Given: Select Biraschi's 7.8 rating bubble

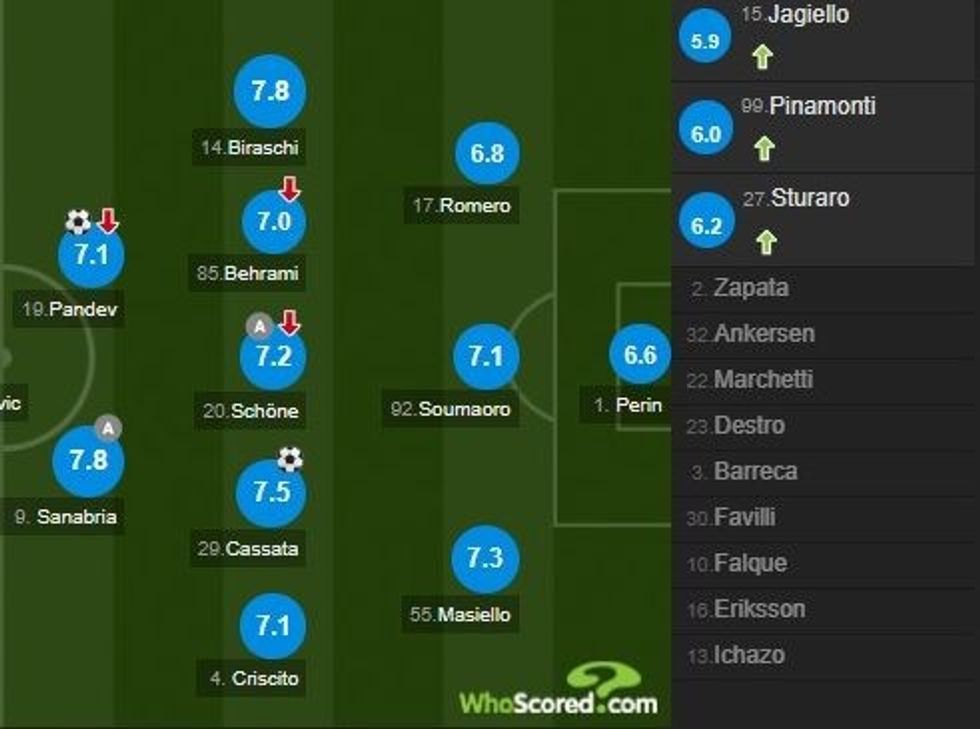Looking at the screenshot, I should tap(270, 91).
